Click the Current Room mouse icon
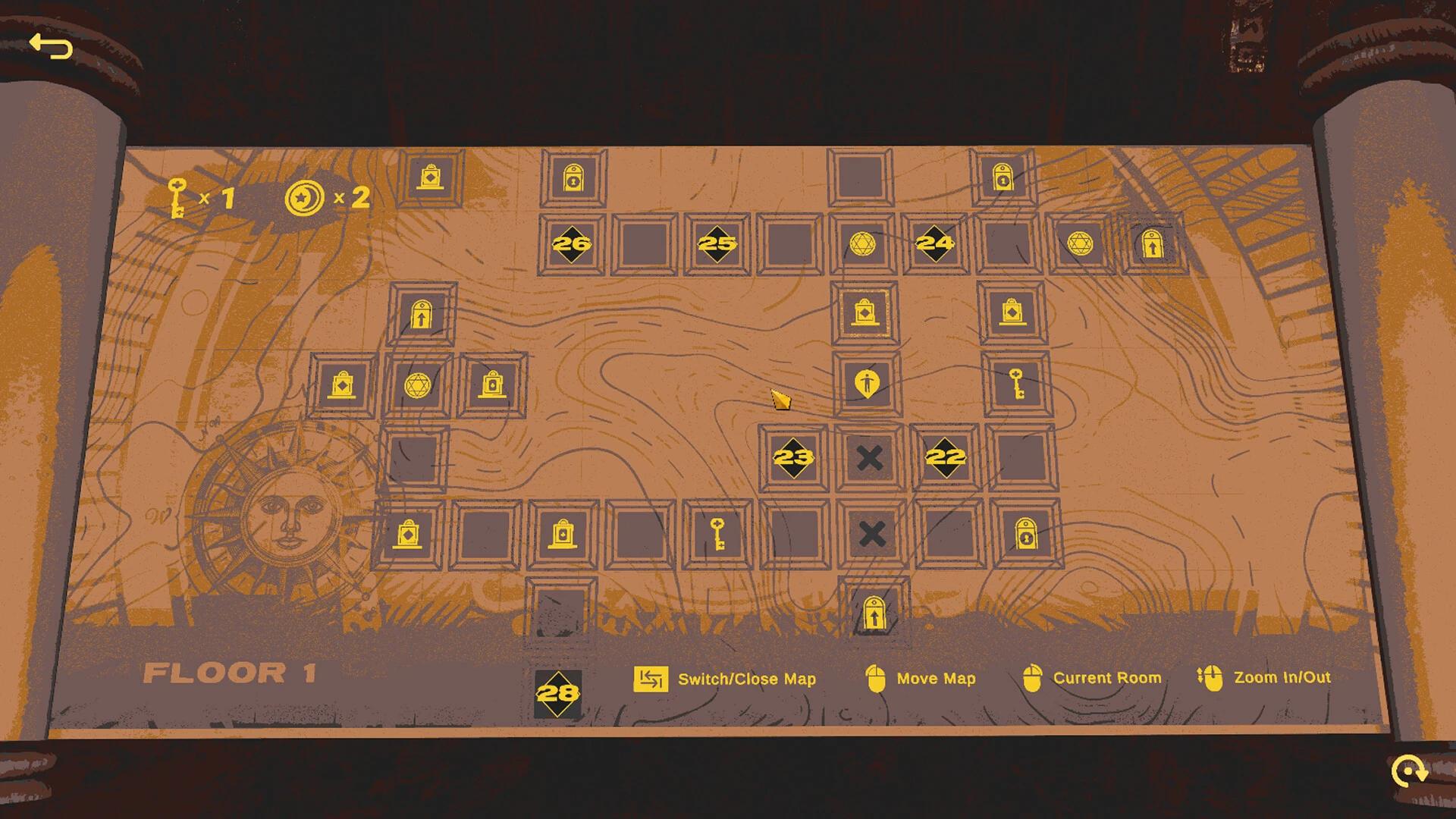Screen dimensions: 1456x819 pyautogui.click(x=1033, y=676)
